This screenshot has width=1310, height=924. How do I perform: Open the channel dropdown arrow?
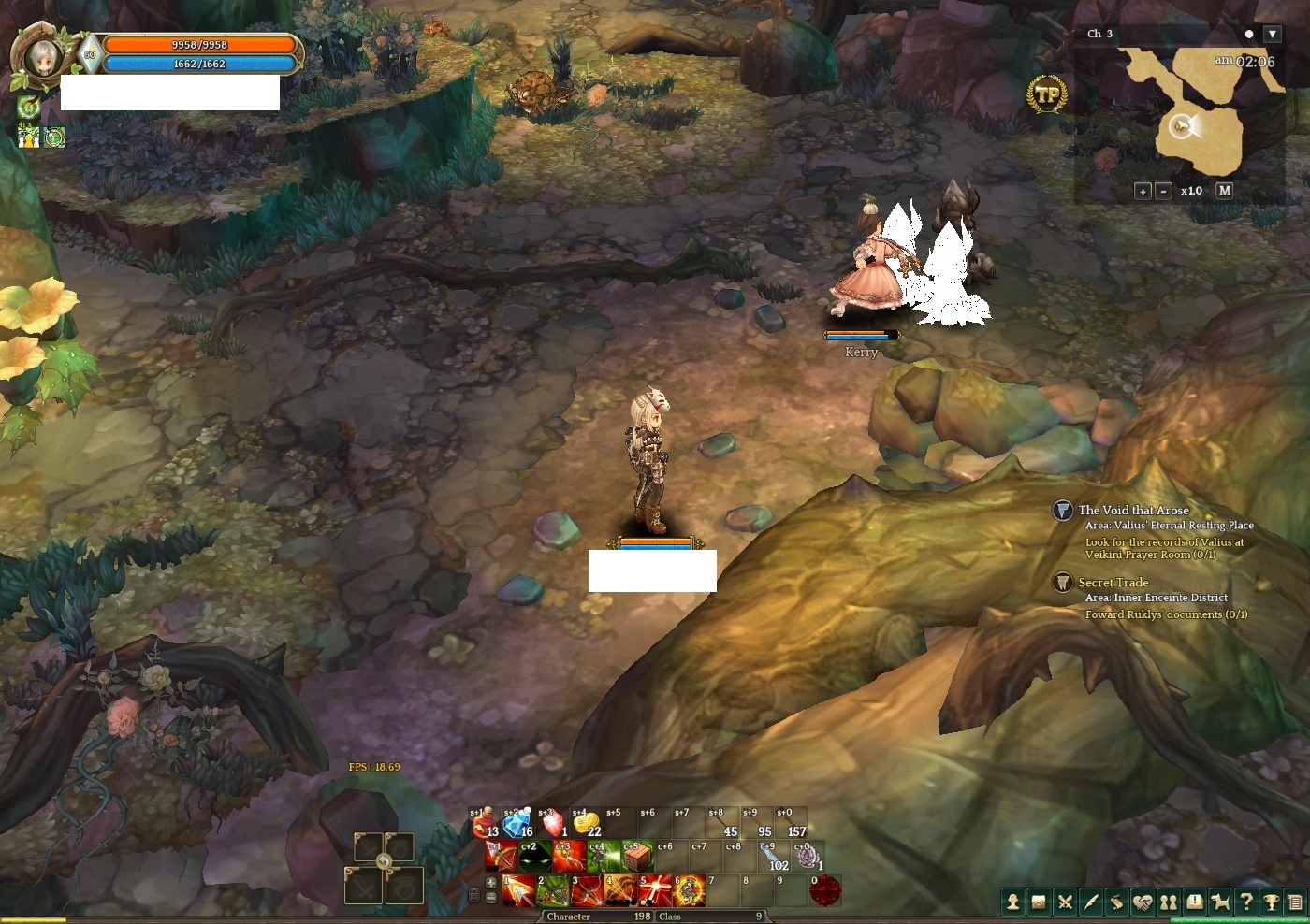pyautogui.click(x=1272, y=34)
